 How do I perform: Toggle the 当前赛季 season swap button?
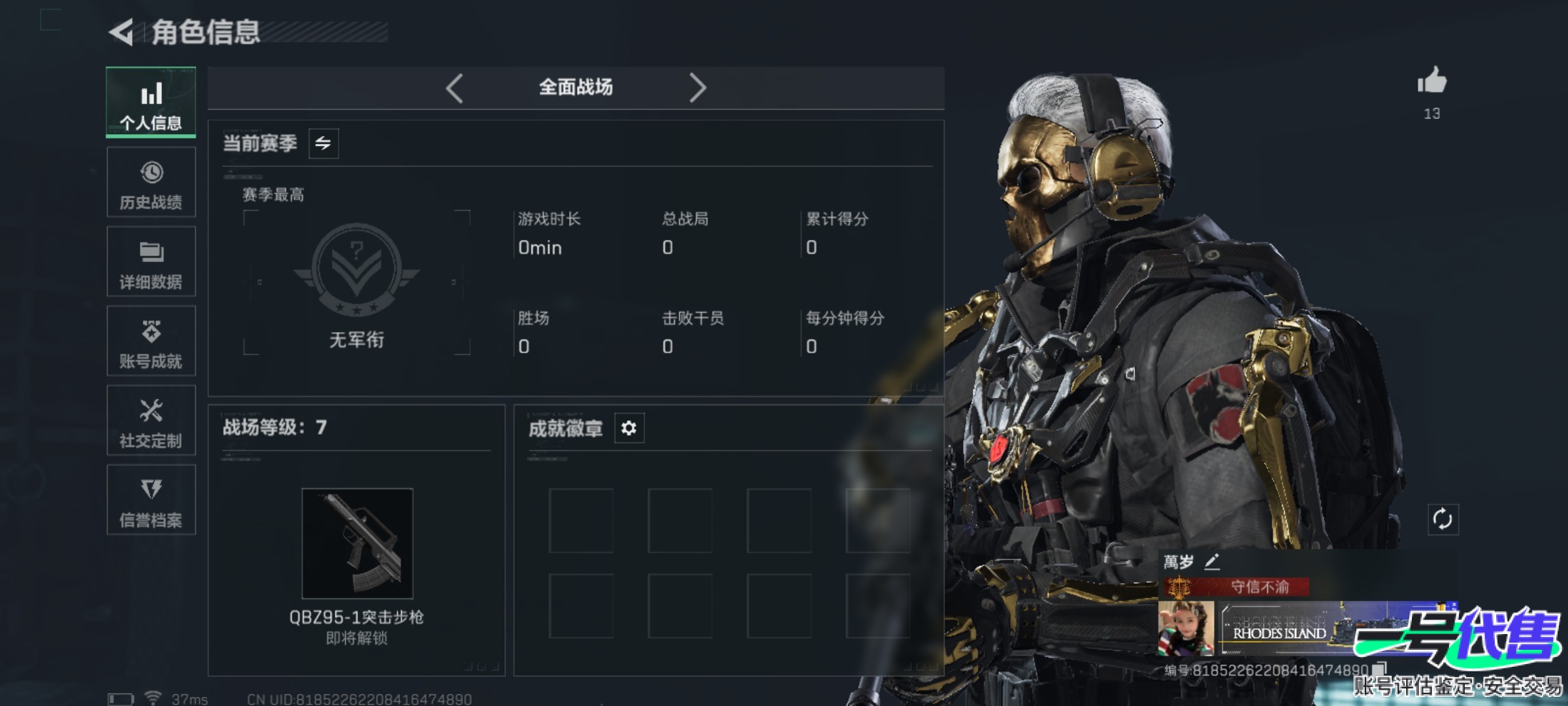[x=323, y=143]
